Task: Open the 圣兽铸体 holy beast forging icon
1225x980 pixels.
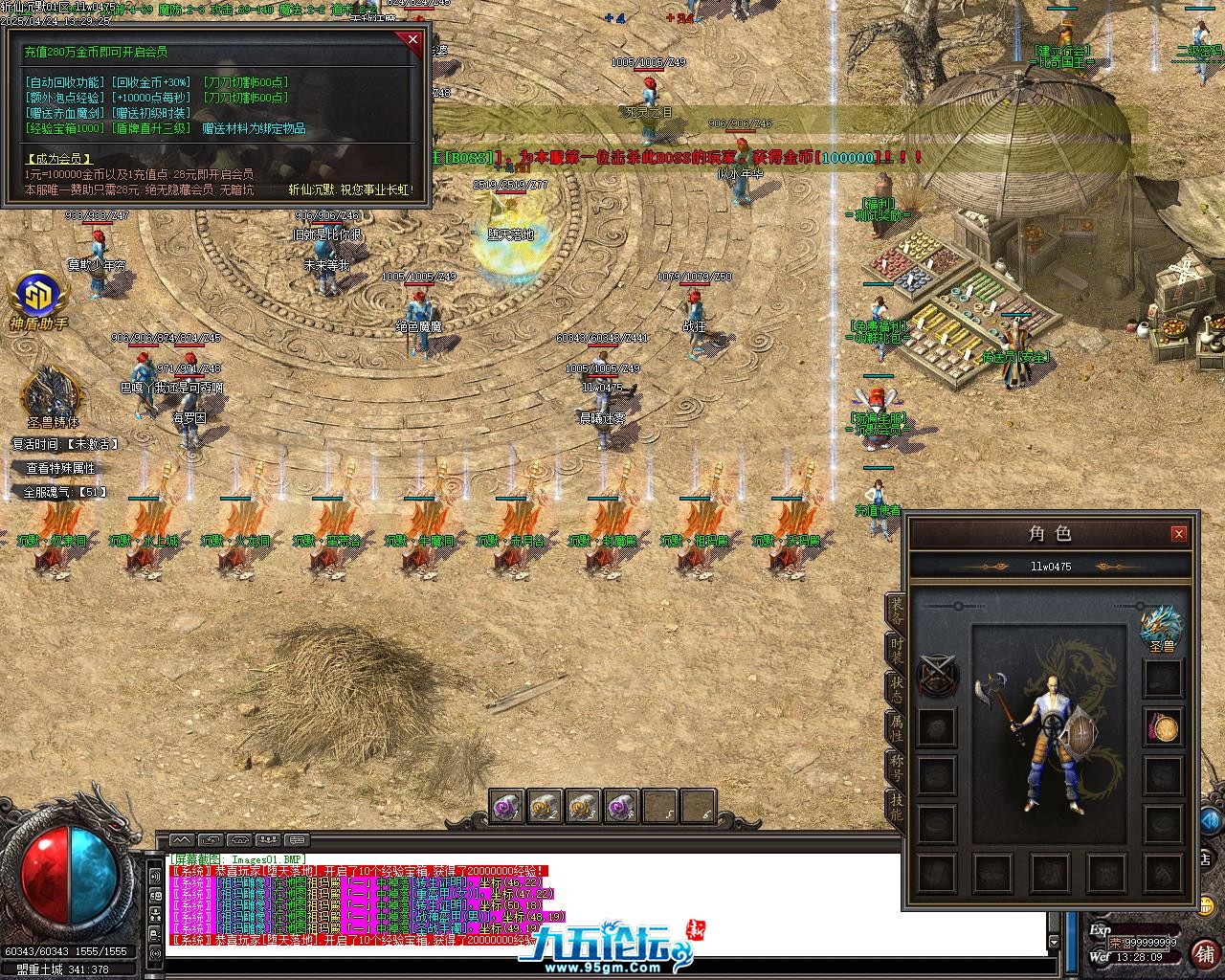Action: coord(53,393)
